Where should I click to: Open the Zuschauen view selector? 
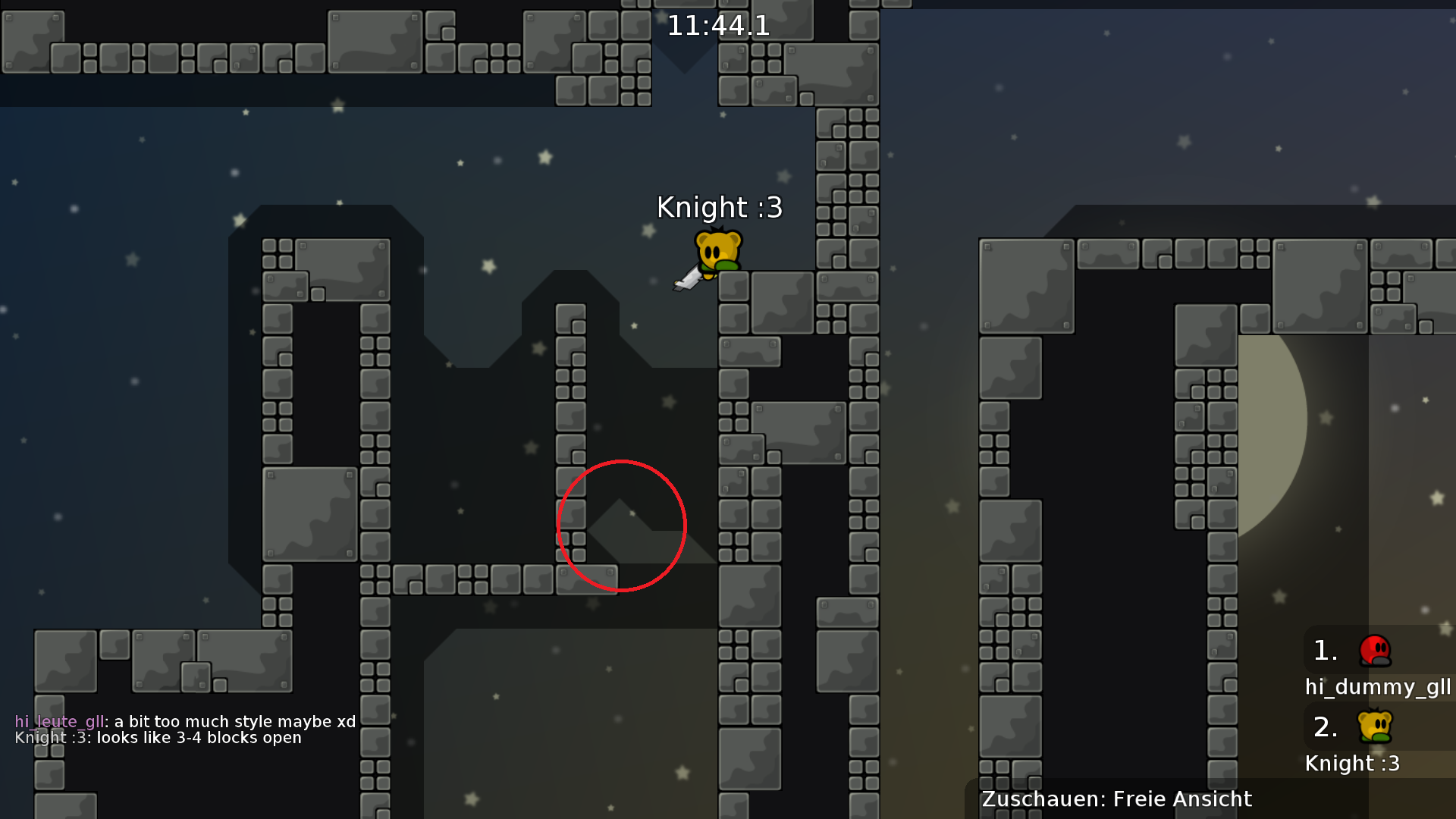click(1039, 799)
